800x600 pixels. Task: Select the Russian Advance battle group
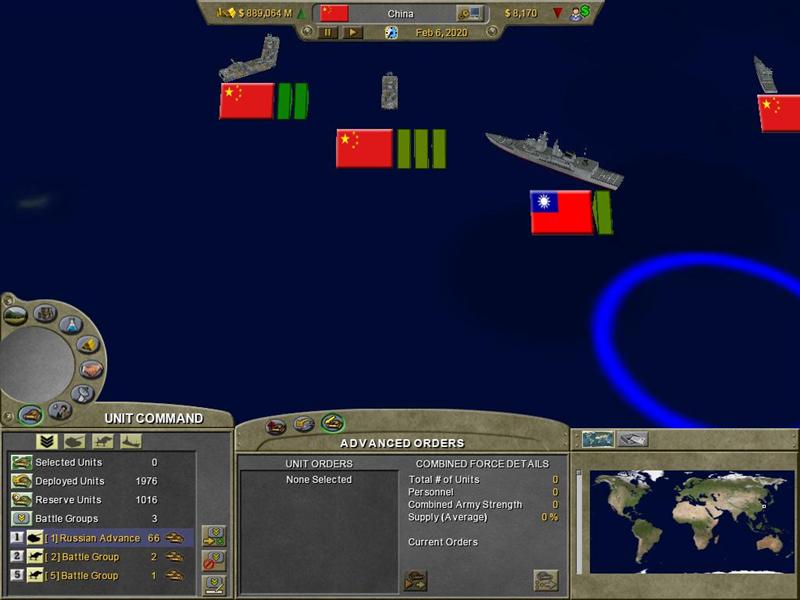pyautogui.click(x=98, y=538)
